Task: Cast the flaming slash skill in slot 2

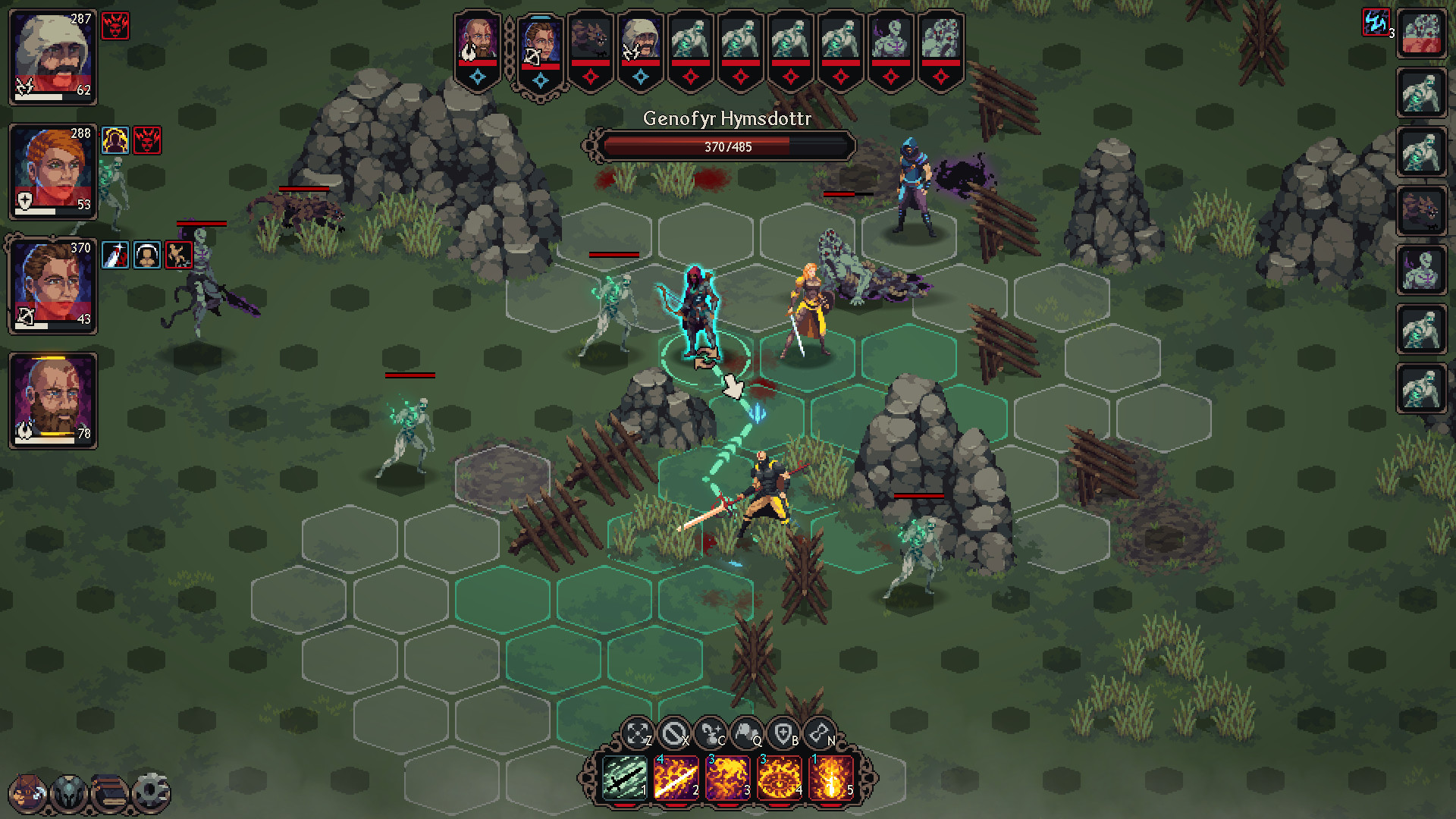Action: (x=676, y=780)
